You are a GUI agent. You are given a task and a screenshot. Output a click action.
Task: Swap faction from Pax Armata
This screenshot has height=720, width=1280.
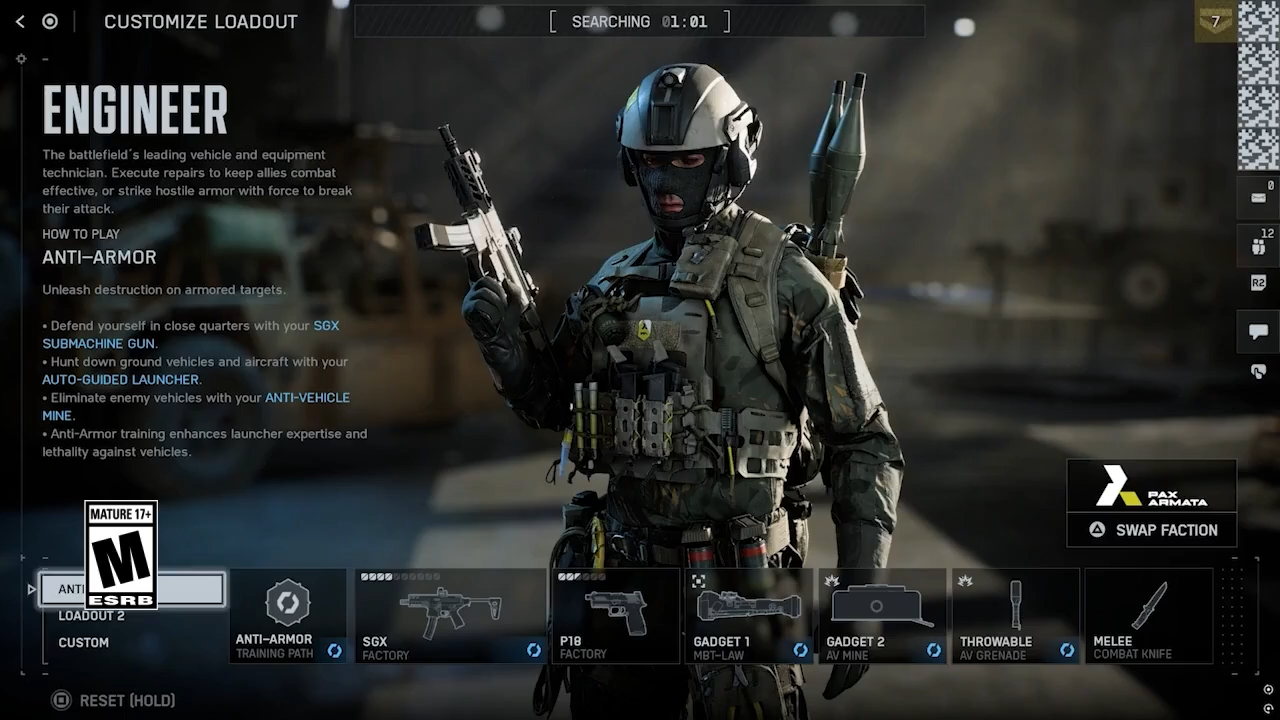[1152, 530]
